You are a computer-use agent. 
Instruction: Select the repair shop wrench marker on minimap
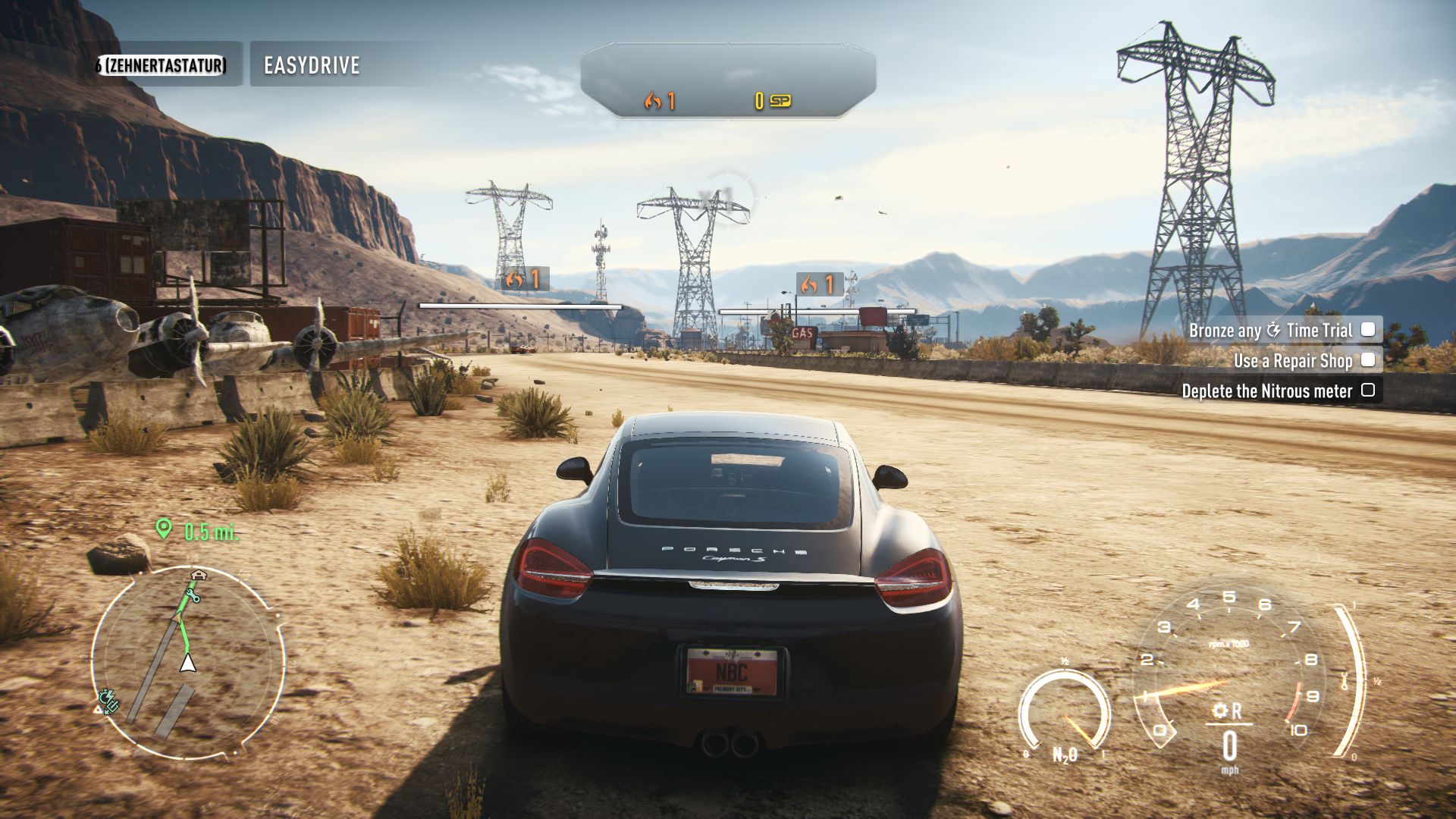coord(193,596)
